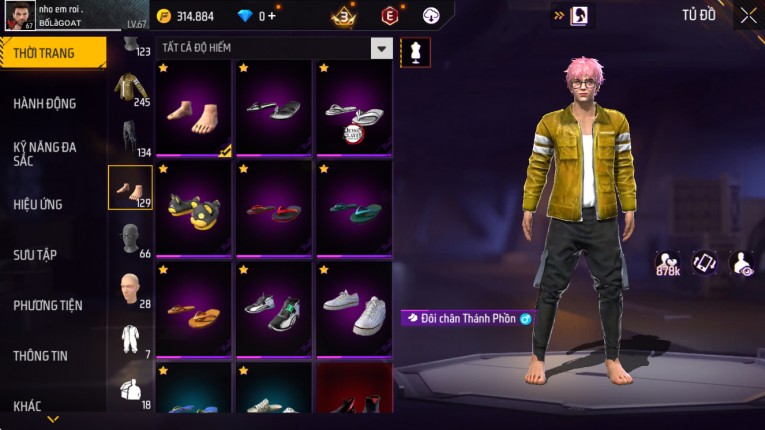The image size is (765, 430).
Task: Show the PHƯƠNG TIỆN tab
Action: pos(48,305)
